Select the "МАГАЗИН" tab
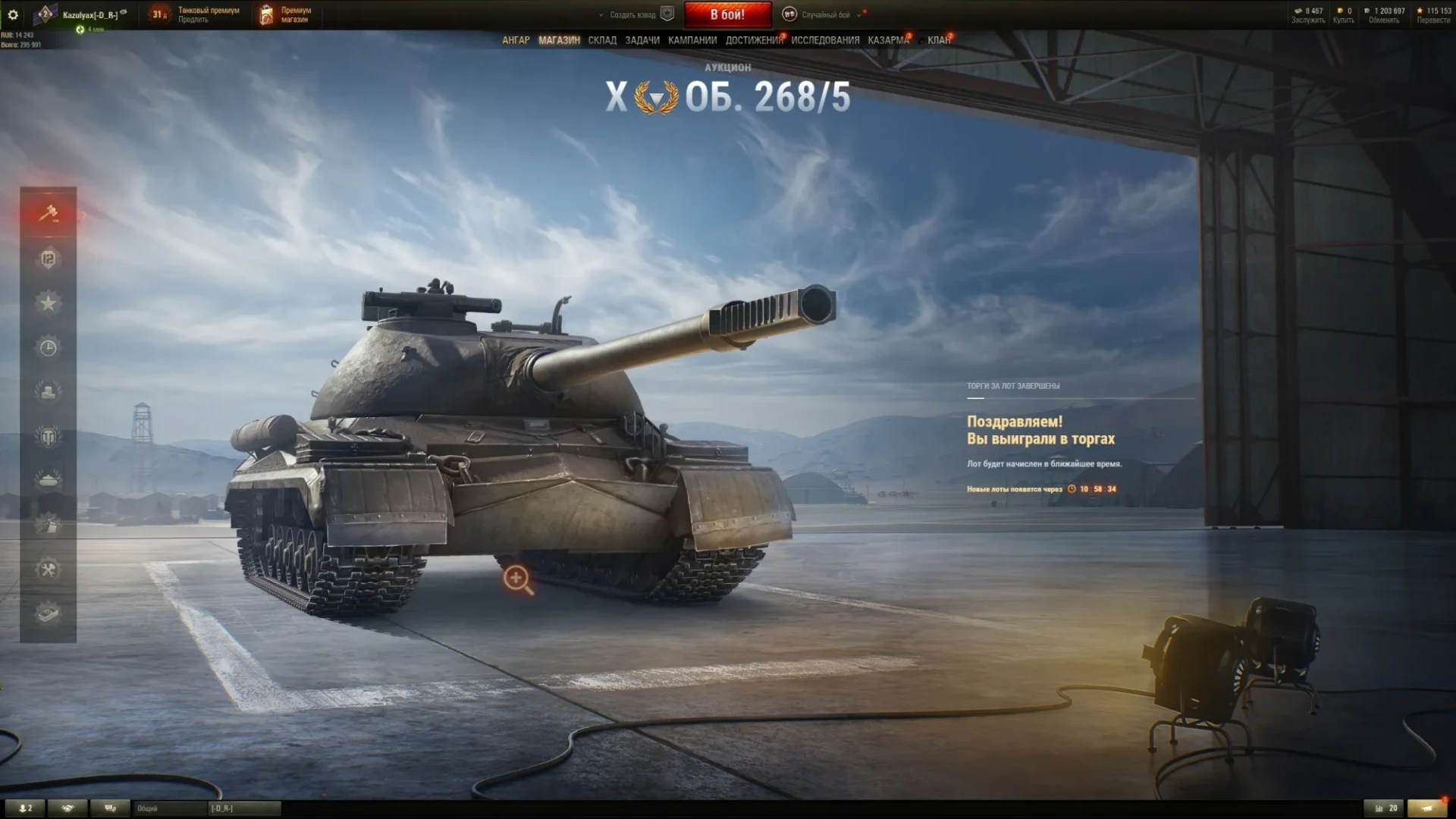1456x819 pixels. [559, 40]
